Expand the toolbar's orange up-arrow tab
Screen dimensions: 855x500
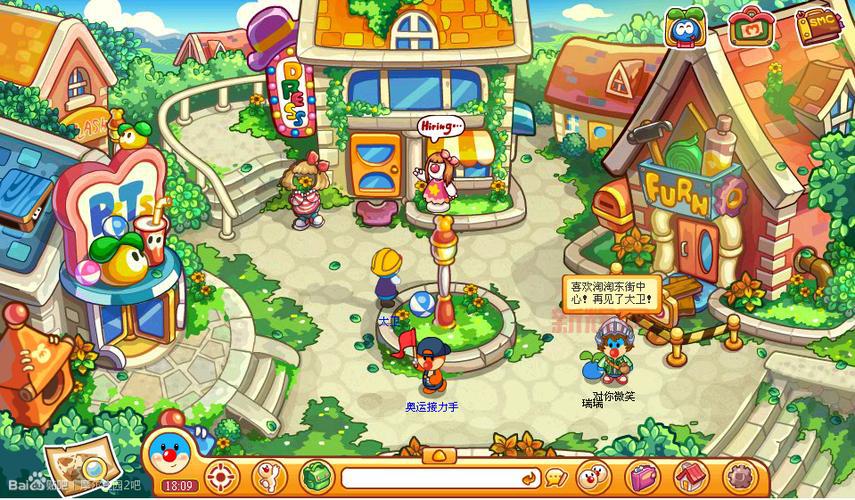tap(439, 455)
